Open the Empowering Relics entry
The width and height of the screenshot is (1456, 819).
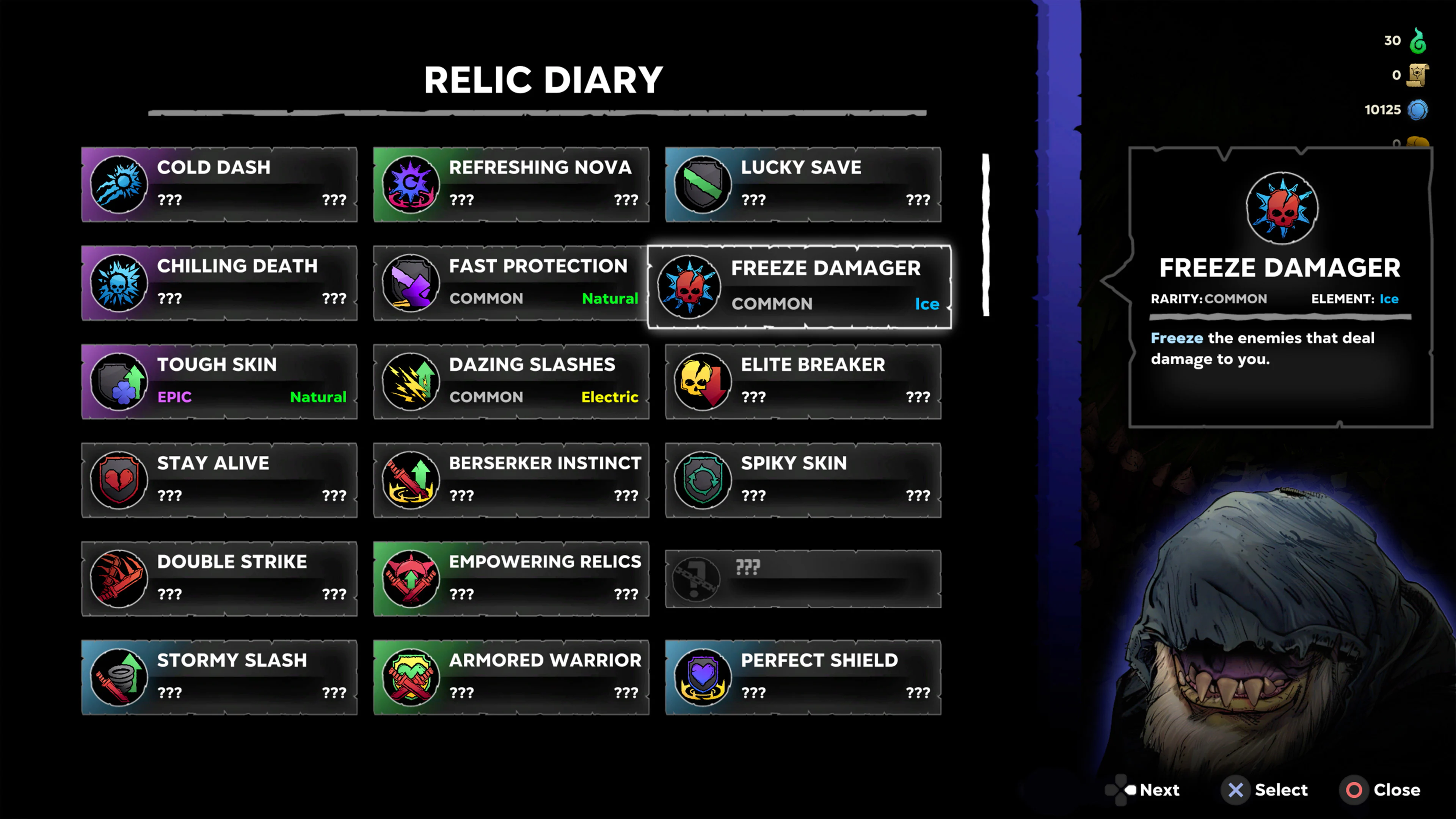(x=511, y=578)
